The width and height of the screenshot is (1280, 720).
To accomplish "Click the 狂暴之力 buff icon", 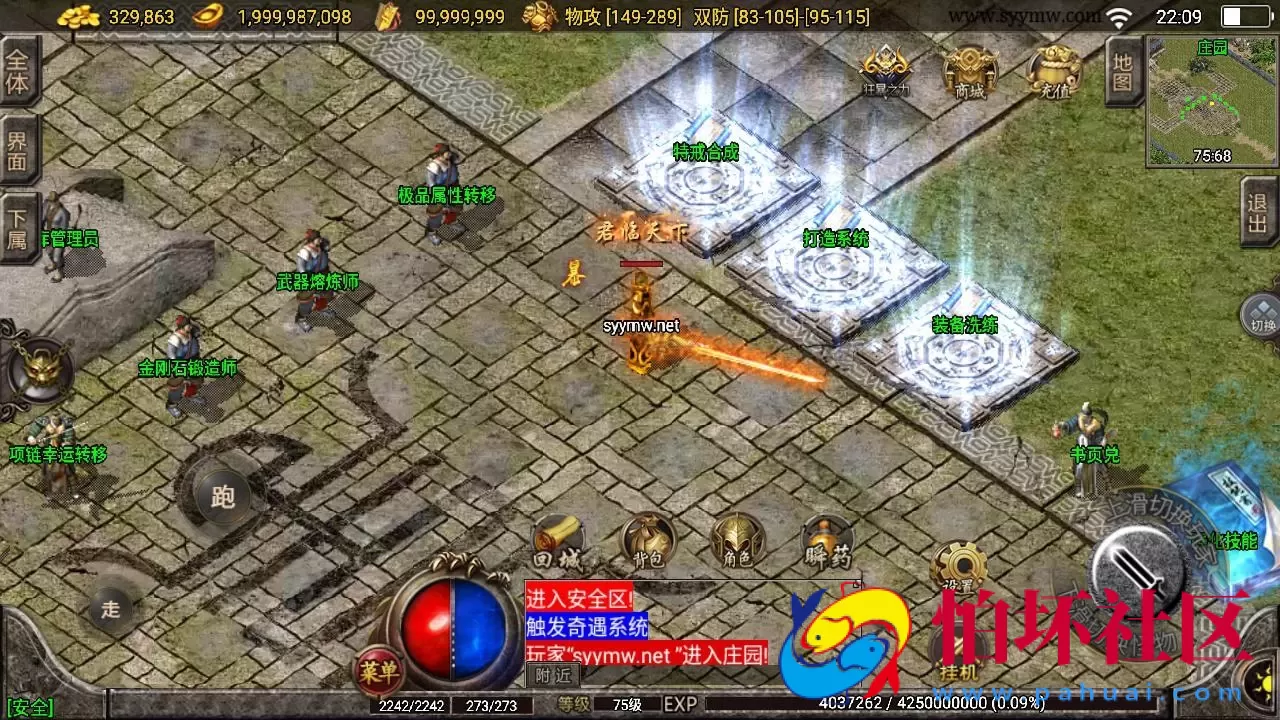I will [x=884, y=68].
